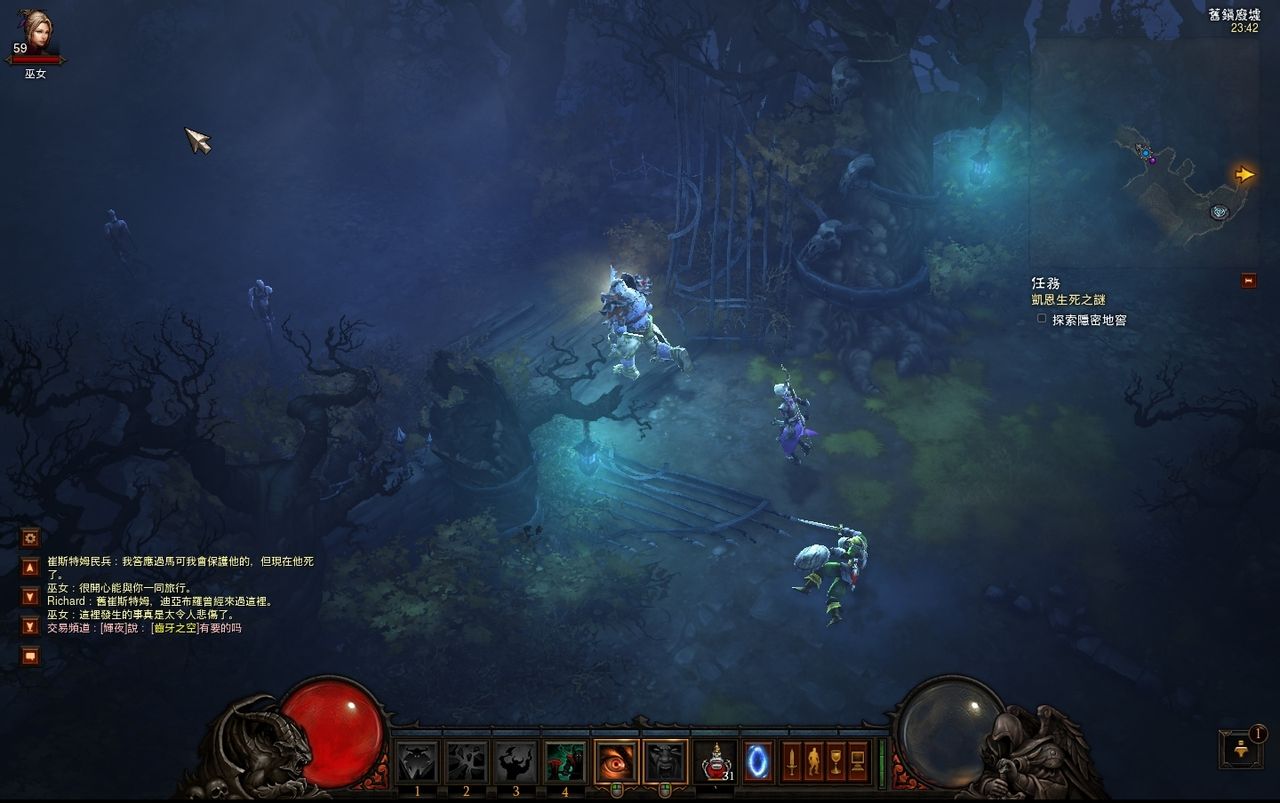This screenshot has width=1280, height=803.
Task: Activate the bat-shaped skill in slot 1
Action: pyautogui.click(x=417, y=762)
